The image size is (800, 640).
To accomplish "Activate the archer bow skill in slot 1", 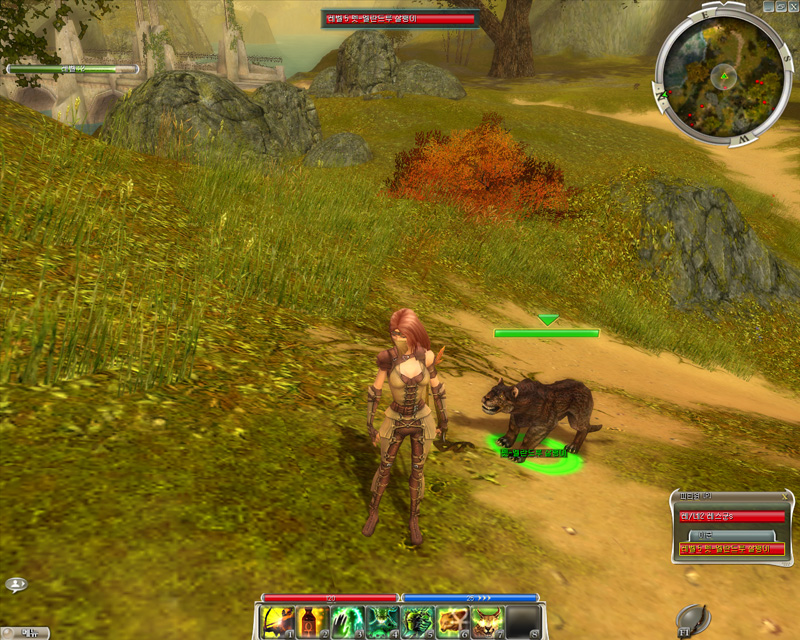I will click(277, 622).
